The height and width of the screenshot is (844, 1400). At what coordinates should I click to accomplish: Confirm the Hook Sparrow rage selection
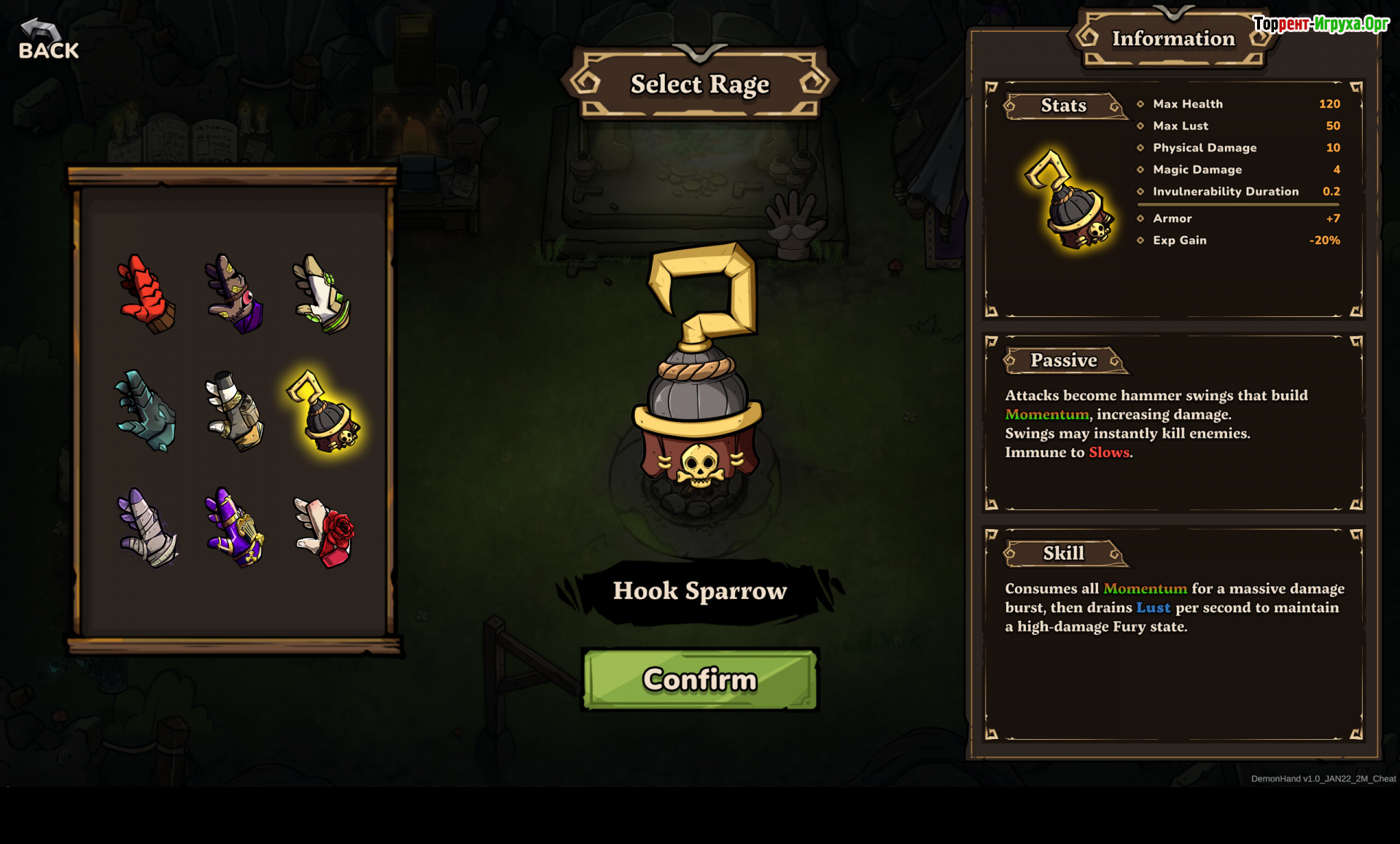(x=700, y=679)
